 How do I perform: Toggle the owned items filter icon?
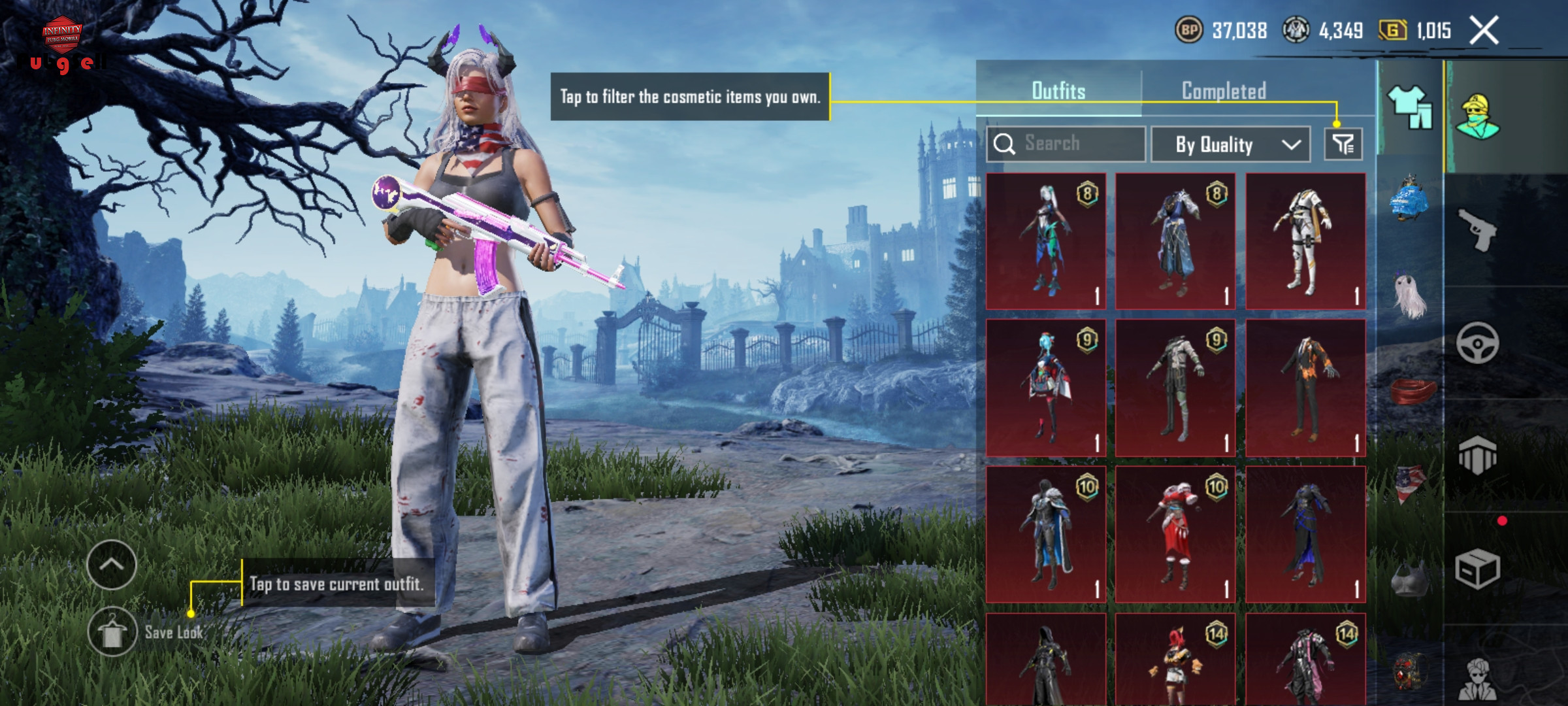tap(1343, 144)
